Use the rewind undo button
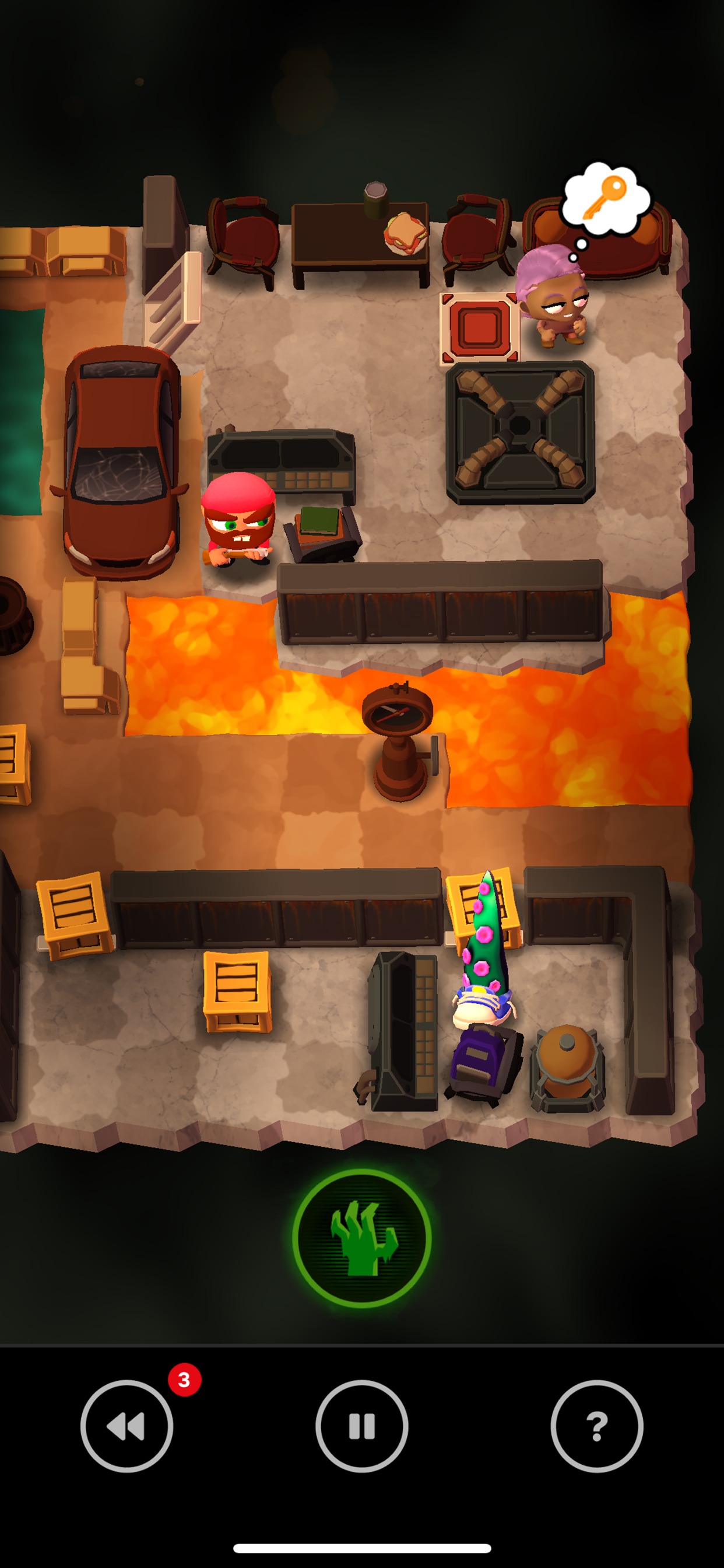The width and height of the screenshot is (724, 1568). click(x=126, y=1426)
